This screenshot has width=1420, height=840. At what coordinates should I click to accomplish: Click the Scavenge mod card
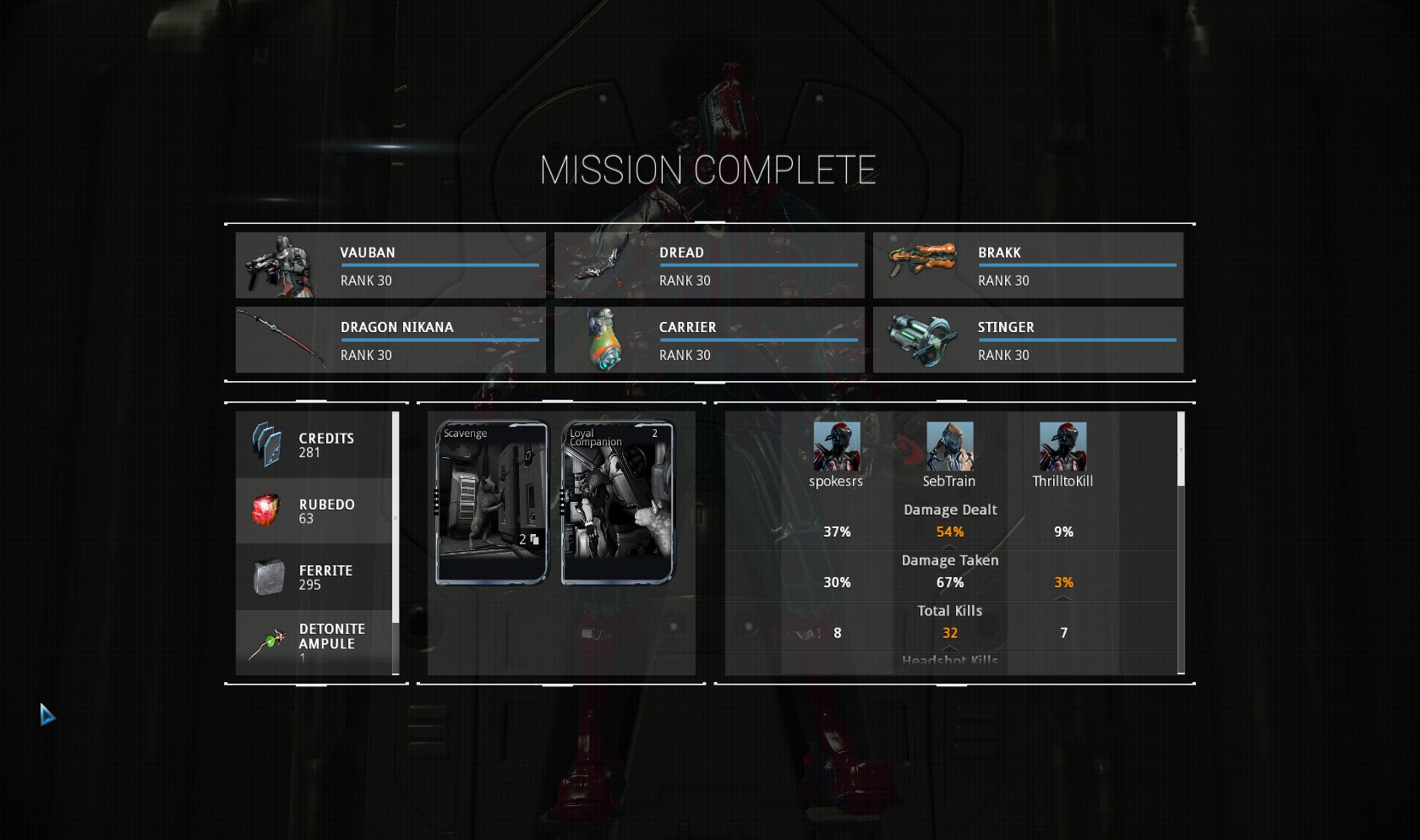pos(492,502)
